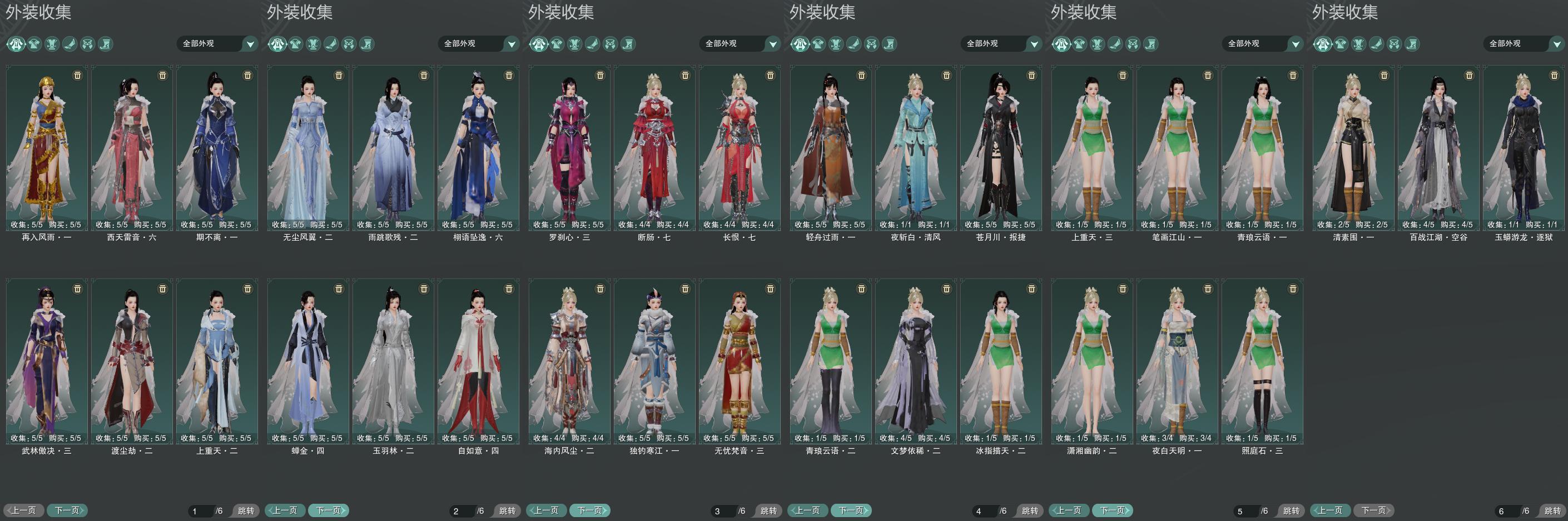Choose the 西天雷音·六 outfit

[131, 148]
